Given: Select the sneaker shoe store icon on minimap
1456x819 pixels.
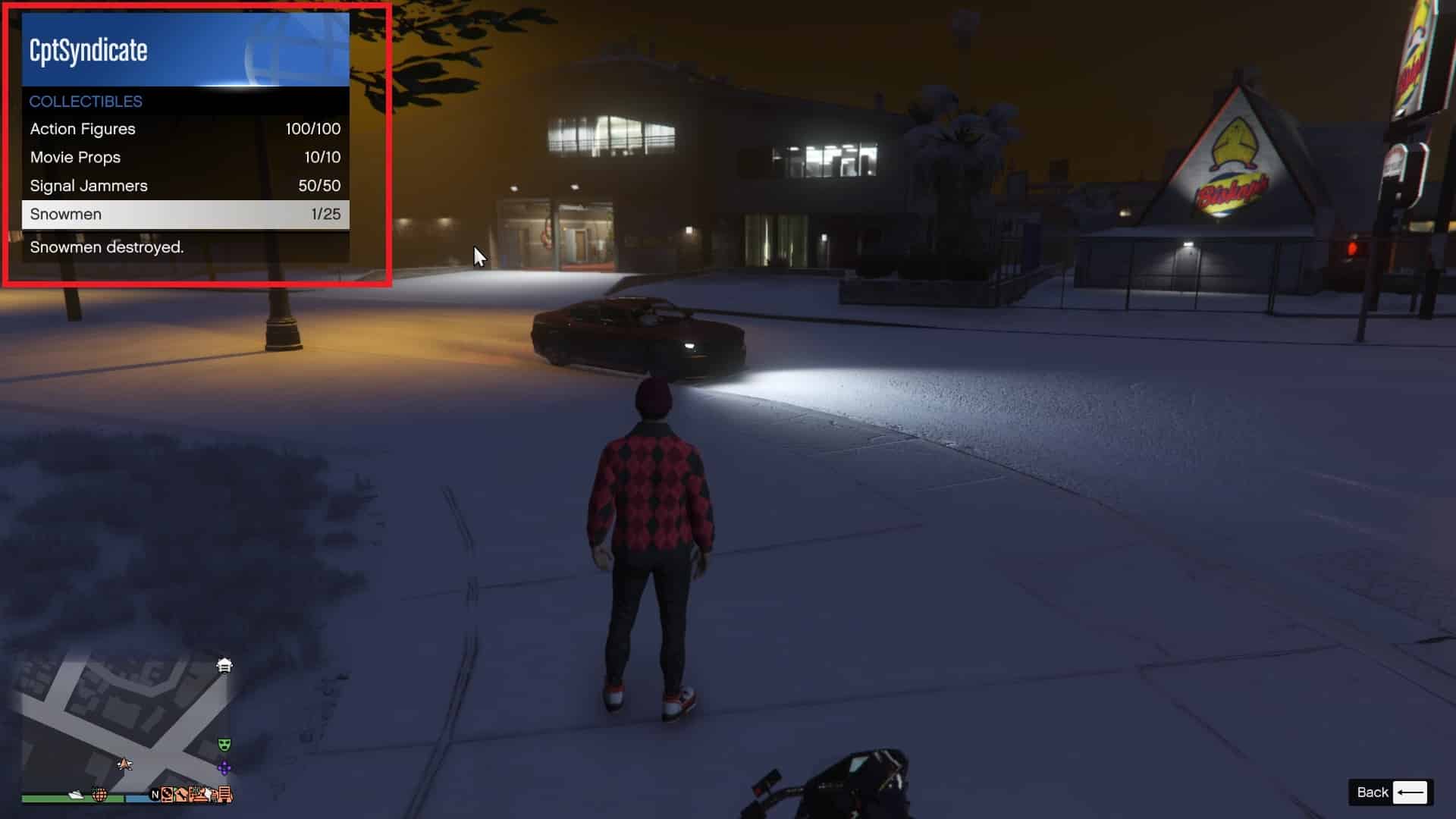Looking at the screenshot, I should point(76,795).
